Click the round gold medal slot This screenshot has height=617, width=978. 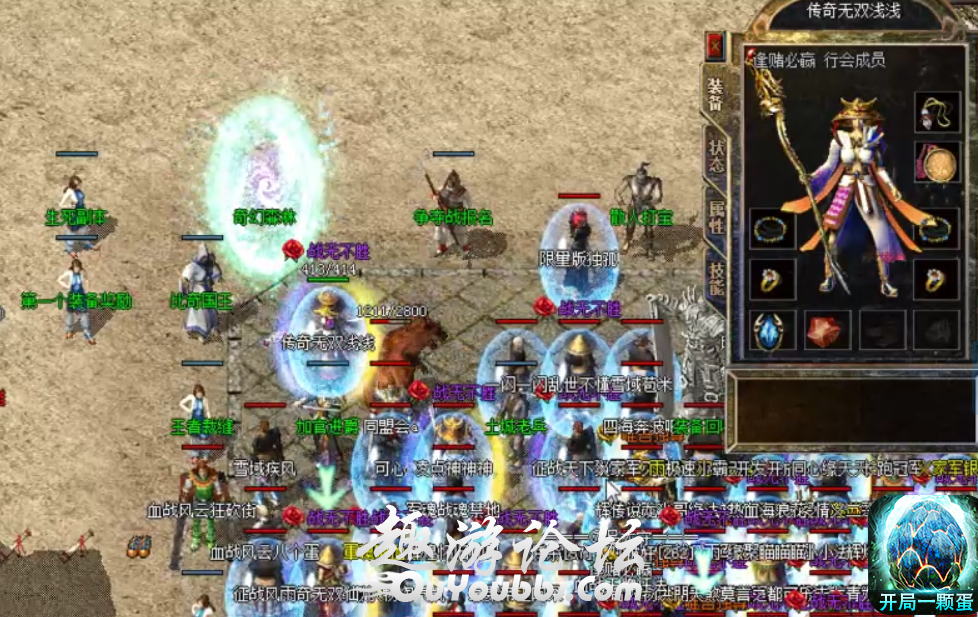tap(936, 165)
